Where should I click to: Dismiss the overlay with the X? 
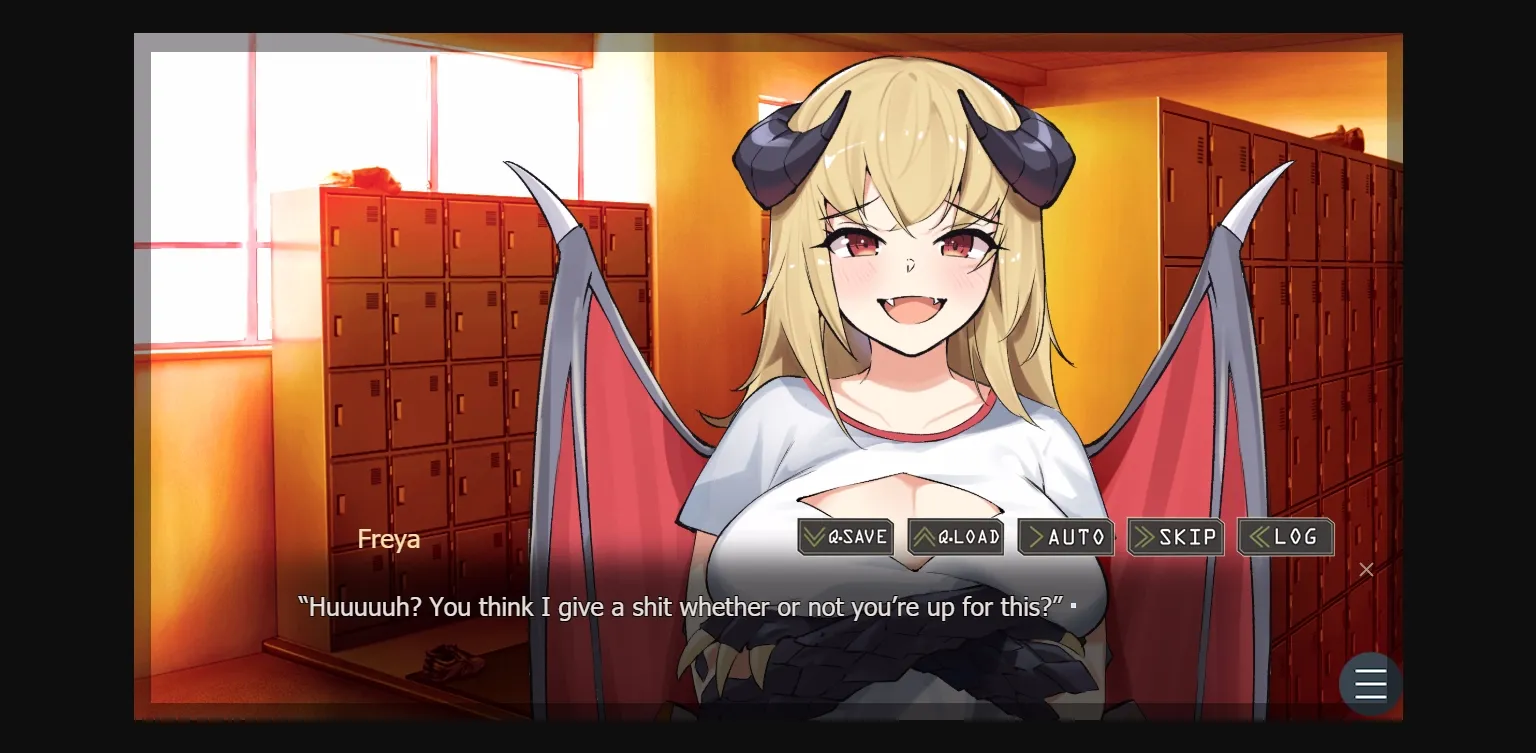[x=1366, y=569]
